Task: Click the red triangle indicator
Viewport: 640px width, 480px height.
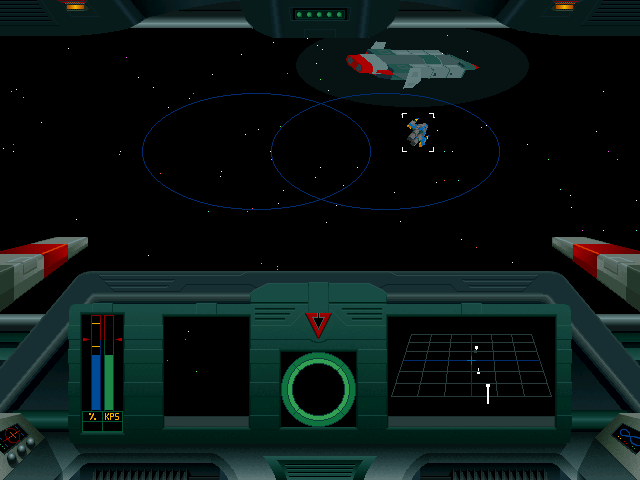Action: [x=318, y=324]
